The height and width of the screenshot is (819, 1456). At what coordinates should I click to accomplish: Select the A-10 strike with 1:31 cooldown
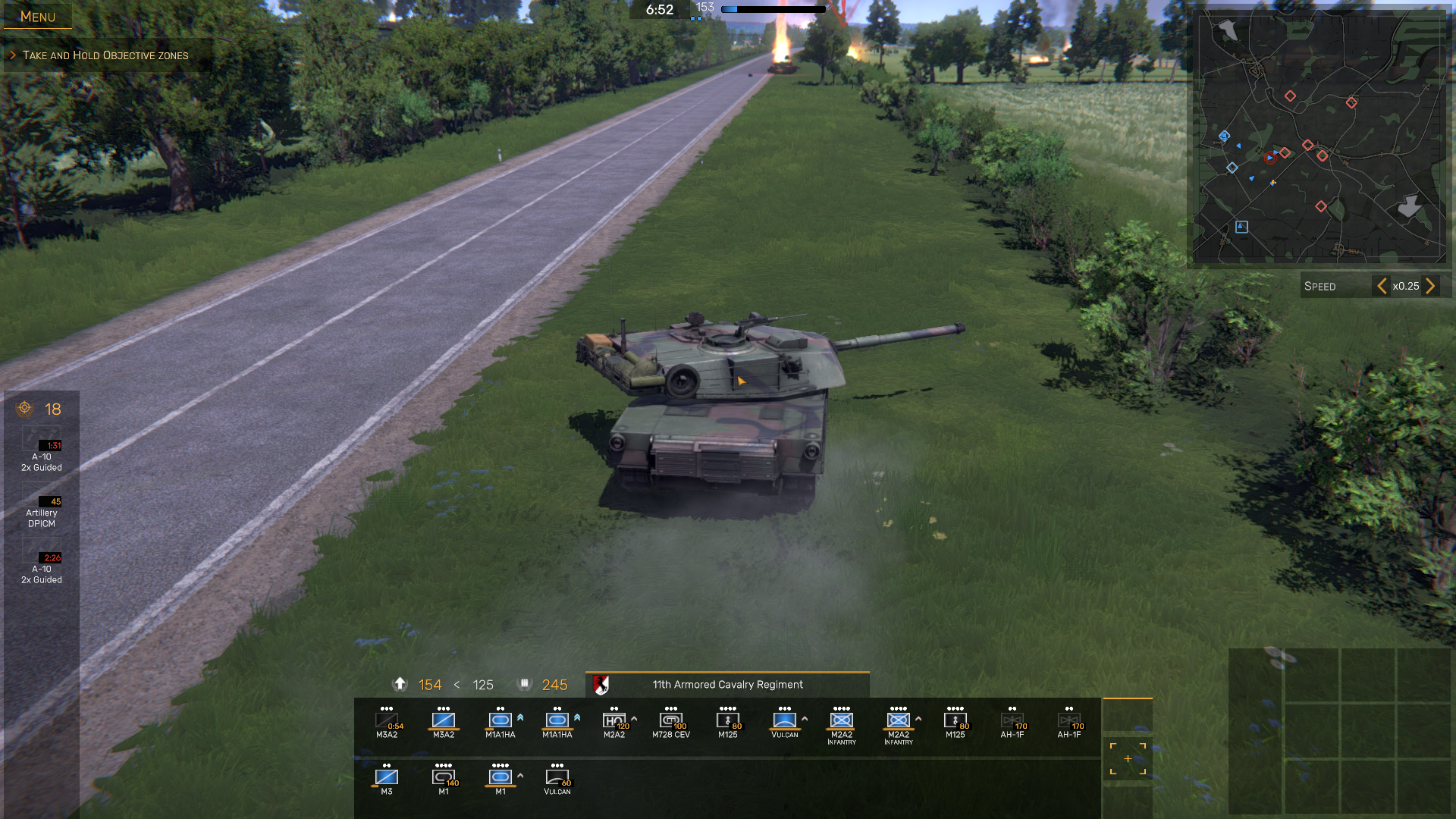click(42, 450)
